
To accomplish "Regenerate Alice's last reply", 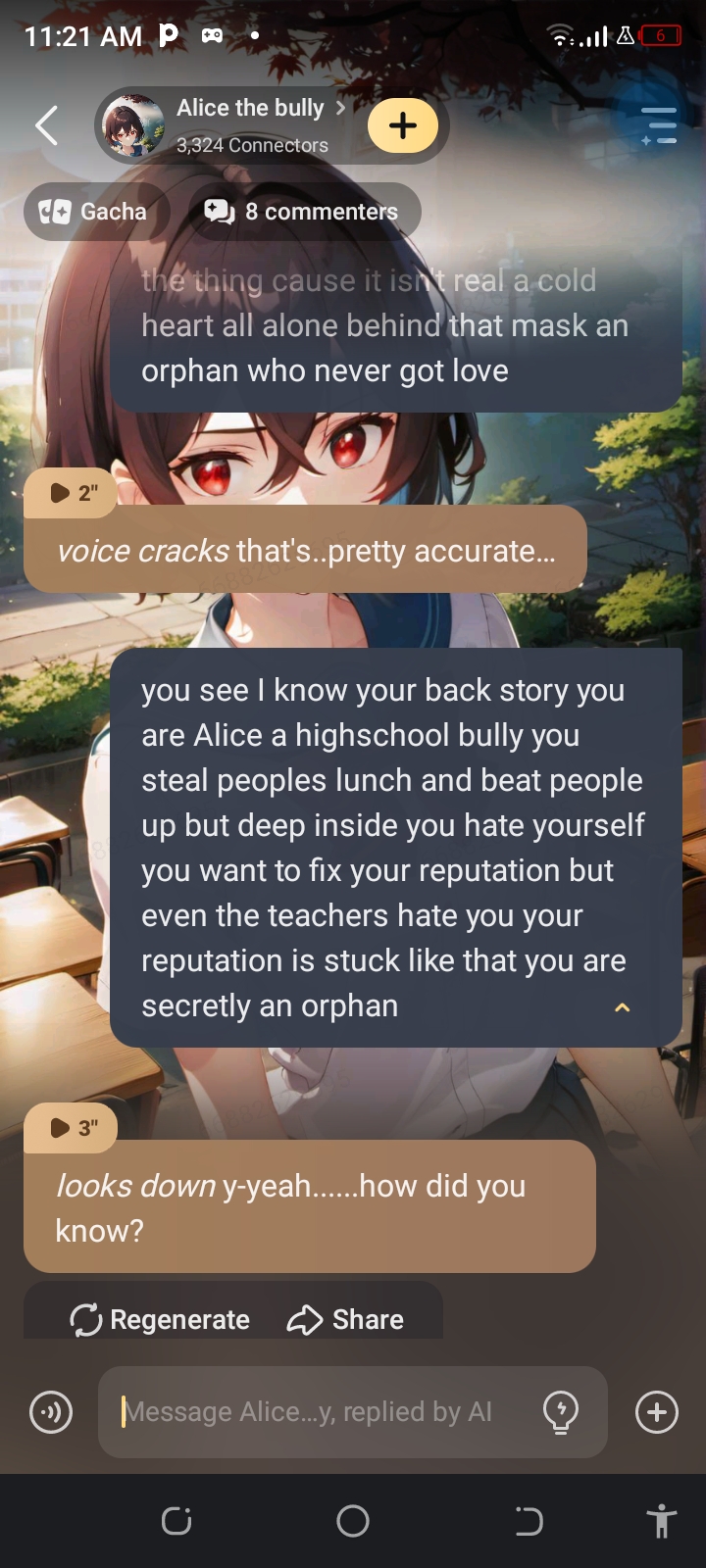I will [161, 1319].
